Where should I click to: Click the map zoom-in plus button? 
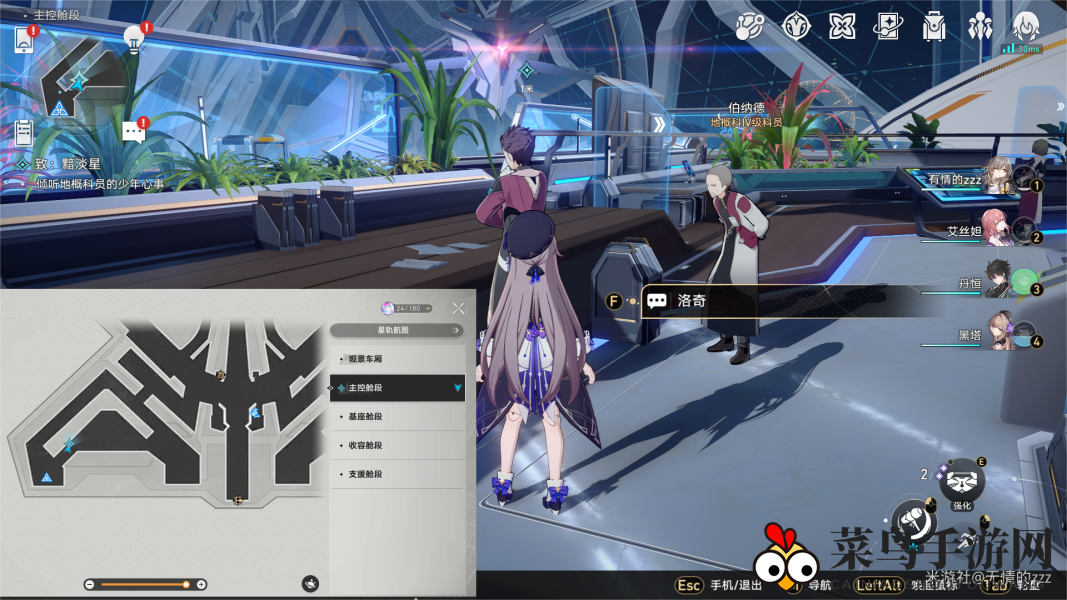point(201,584)
